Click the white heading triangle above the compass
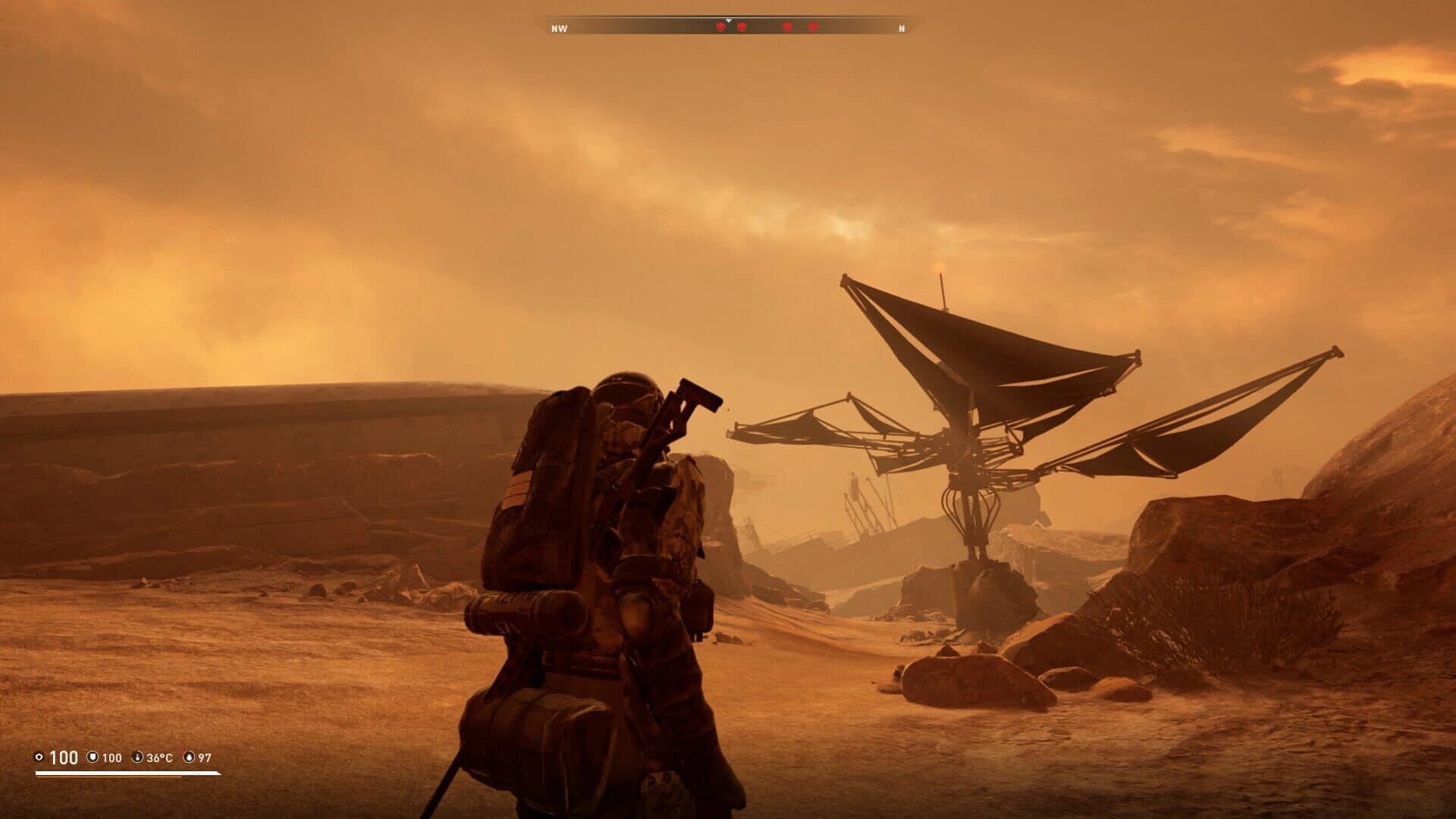Viewport: 1456px width, 819px height. [729, 20]
